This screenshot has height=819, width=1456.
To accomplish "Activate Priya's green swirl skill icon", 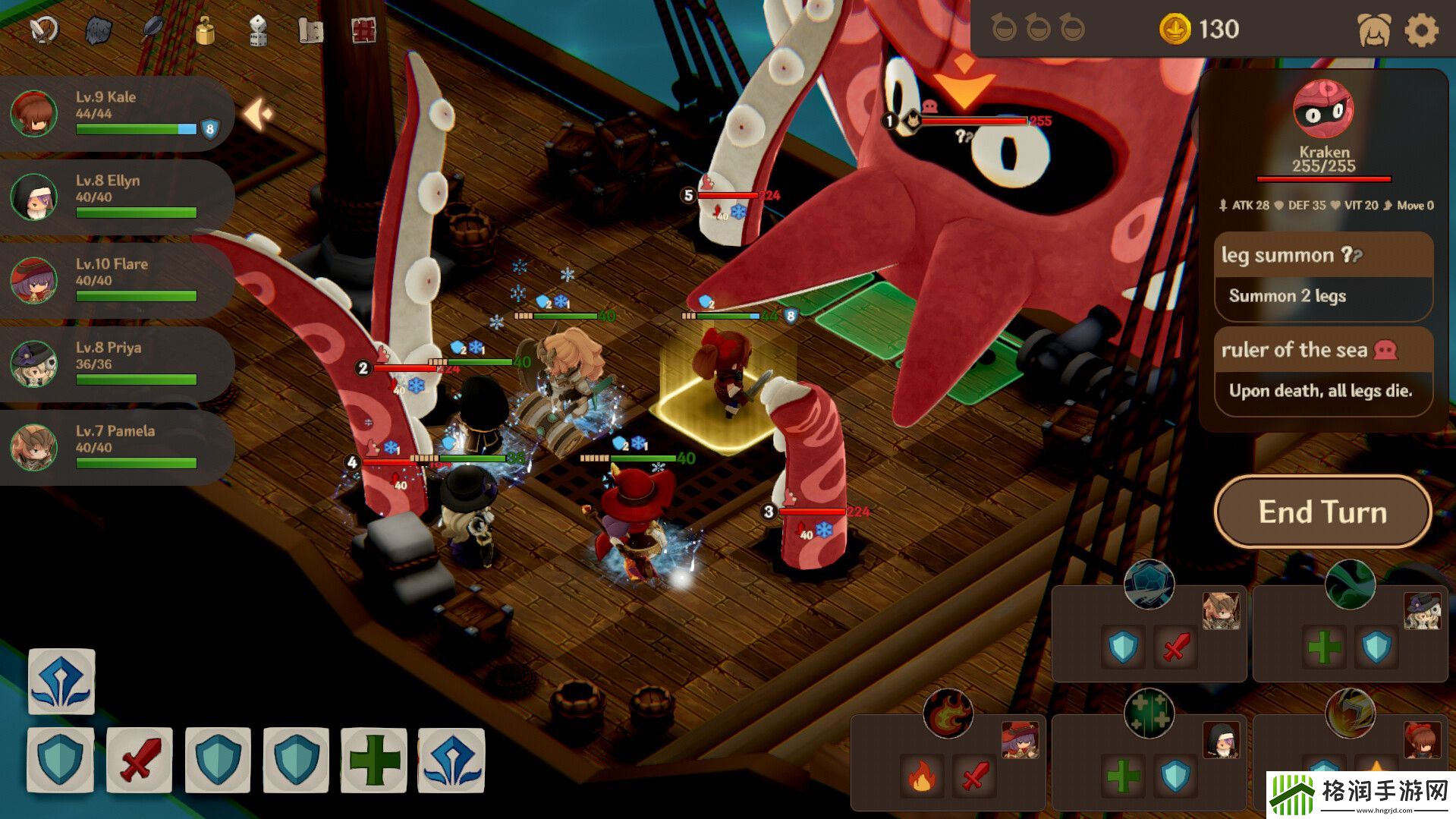I will pyautogui.click(x=1350, y=584).
